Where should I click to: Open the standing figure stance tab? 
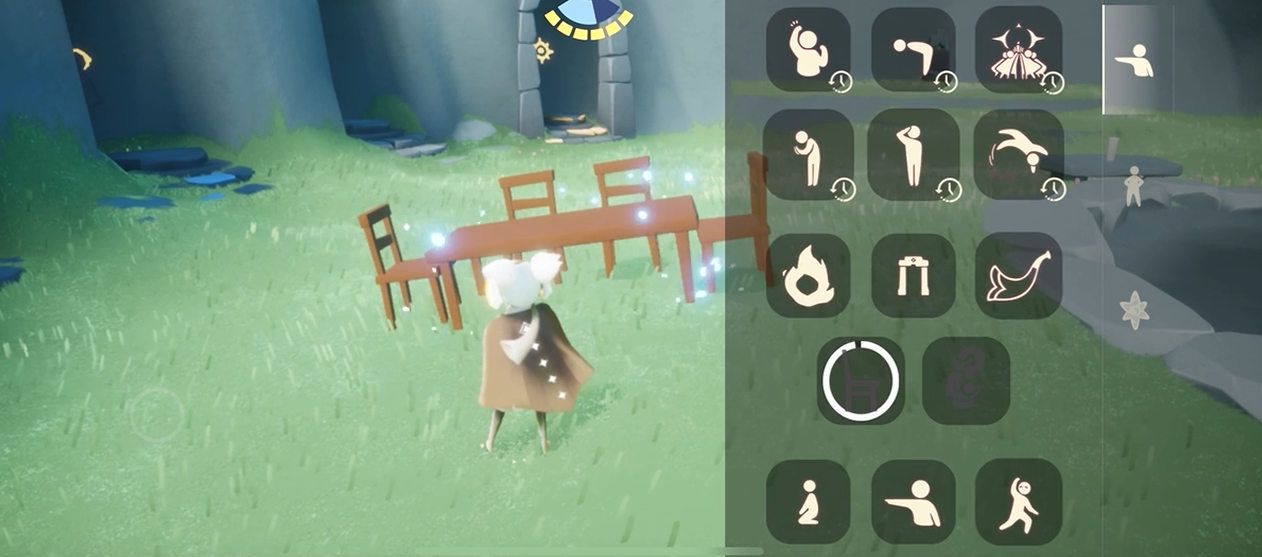pyautogui.click(x=1133, y=186)
